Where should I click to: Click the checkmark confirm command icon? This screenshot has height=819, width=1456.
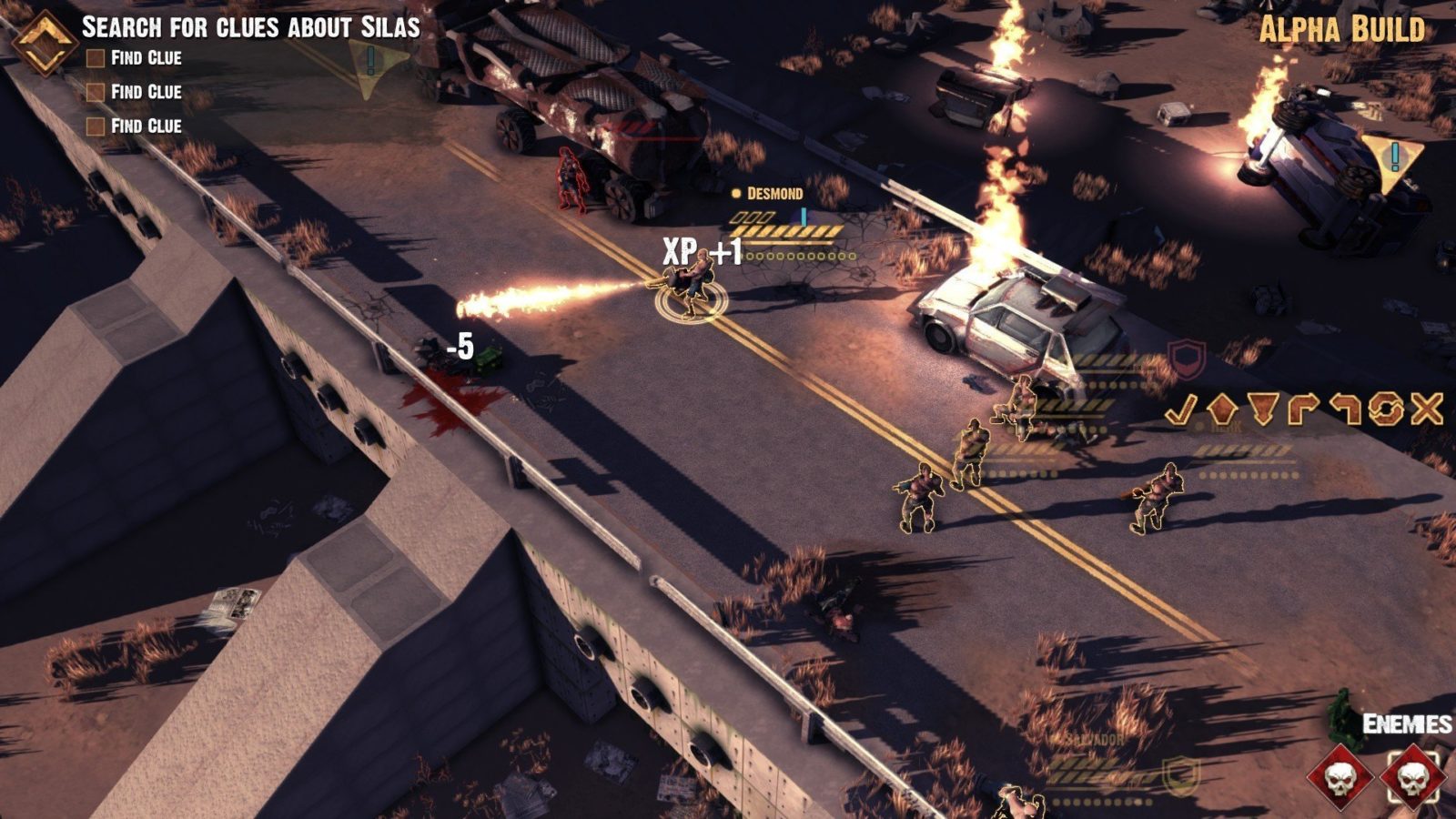click(1182, 410)
